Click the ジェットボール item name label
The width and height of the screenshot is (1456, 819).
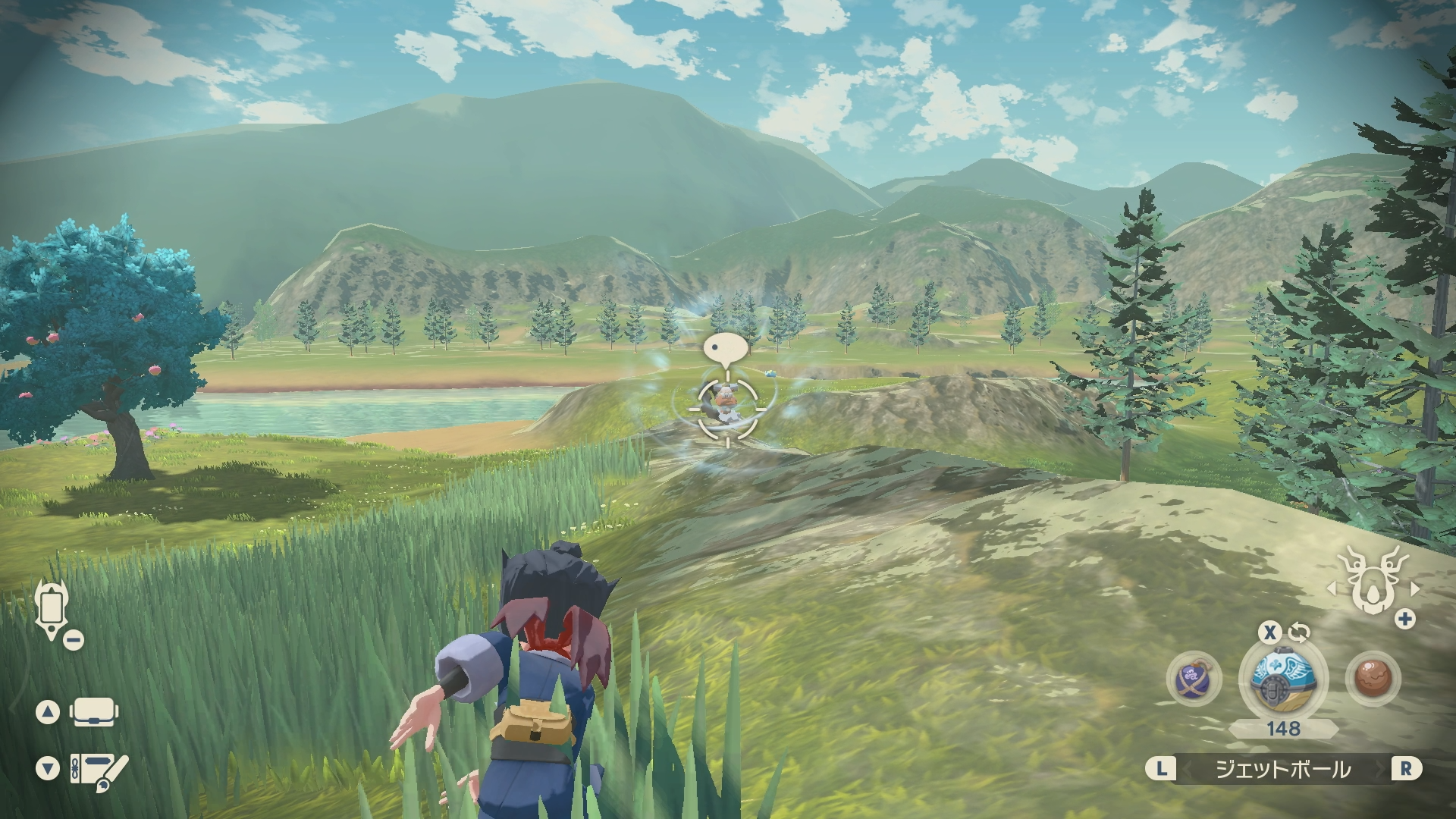tap(1283, 769)
